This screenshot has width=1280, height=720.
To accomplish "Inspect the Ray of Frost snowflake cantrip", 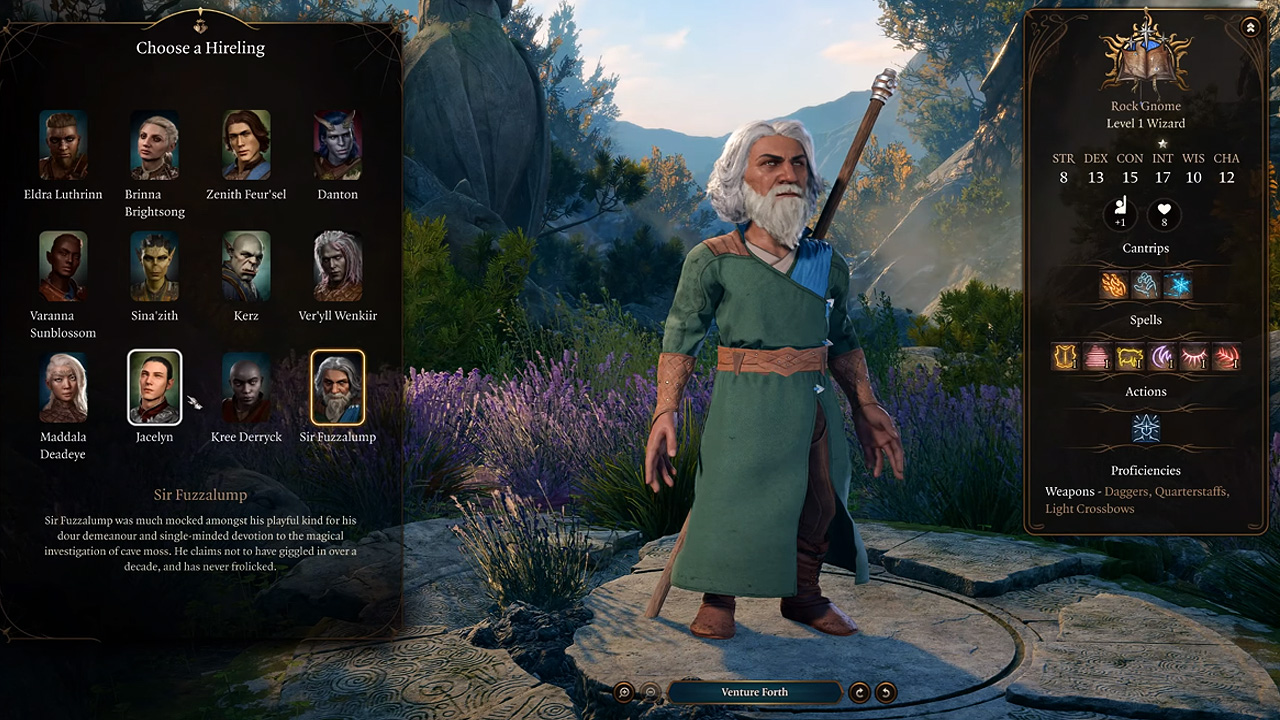I will (x=1178, y=286).
